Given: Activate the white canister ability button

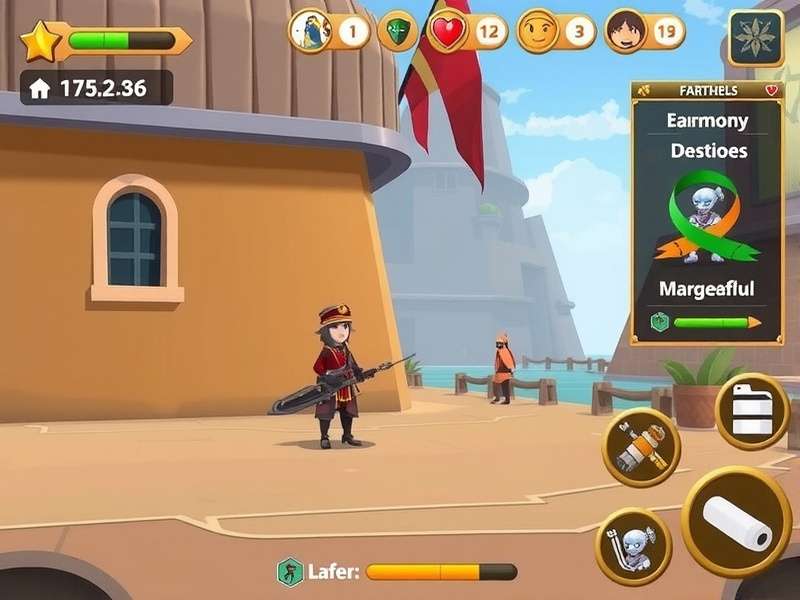Looking at the screenshot, I should pyautogui.click(x=752, y=411).
